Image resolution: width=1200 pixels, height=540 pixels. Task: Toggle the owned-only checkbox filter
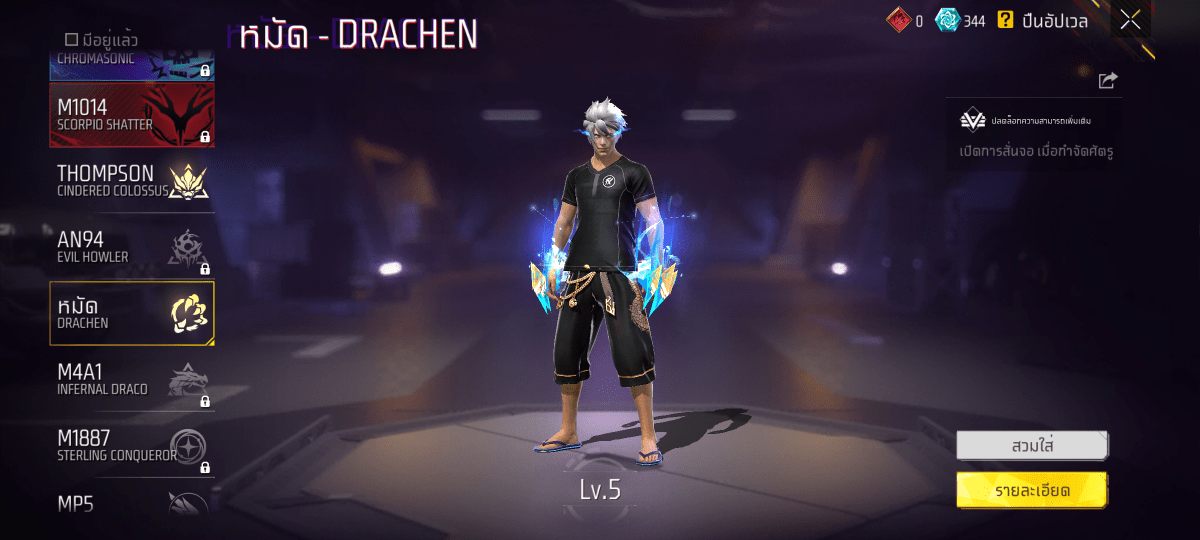click(x=71, y=40)
